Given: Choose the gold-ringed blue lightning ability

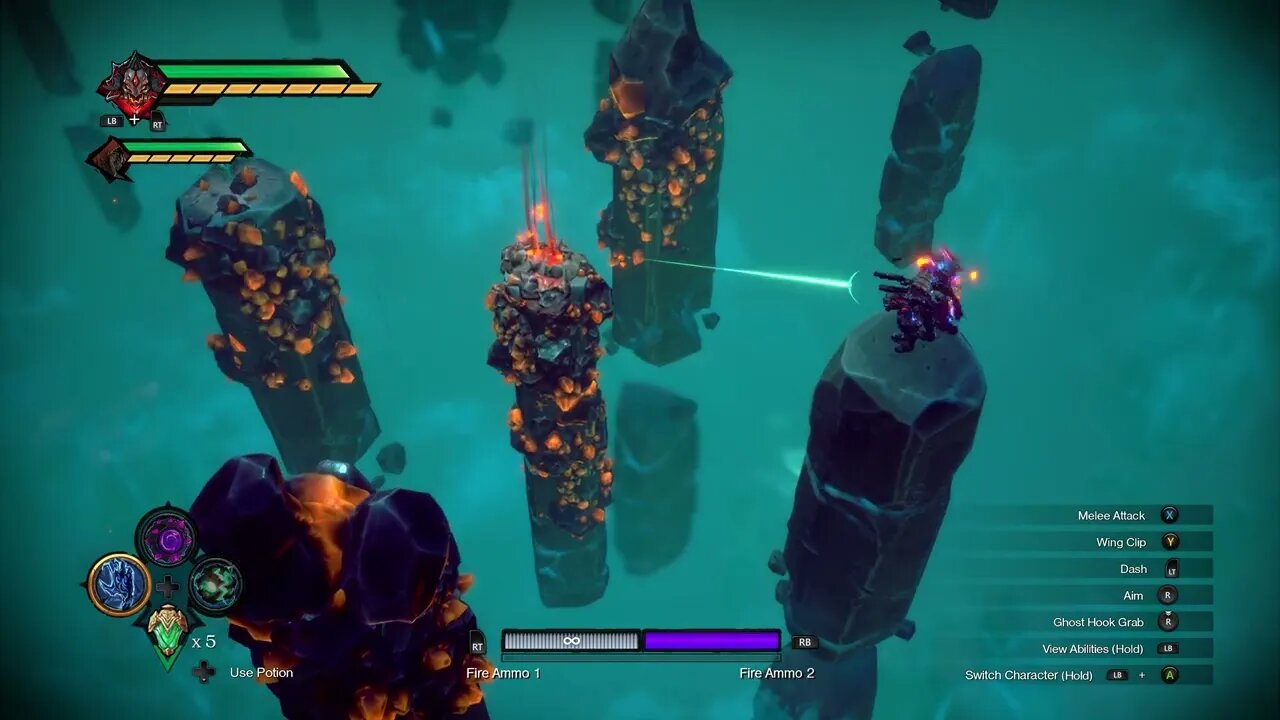Looking at the screenshot, I should pos(119,585).
